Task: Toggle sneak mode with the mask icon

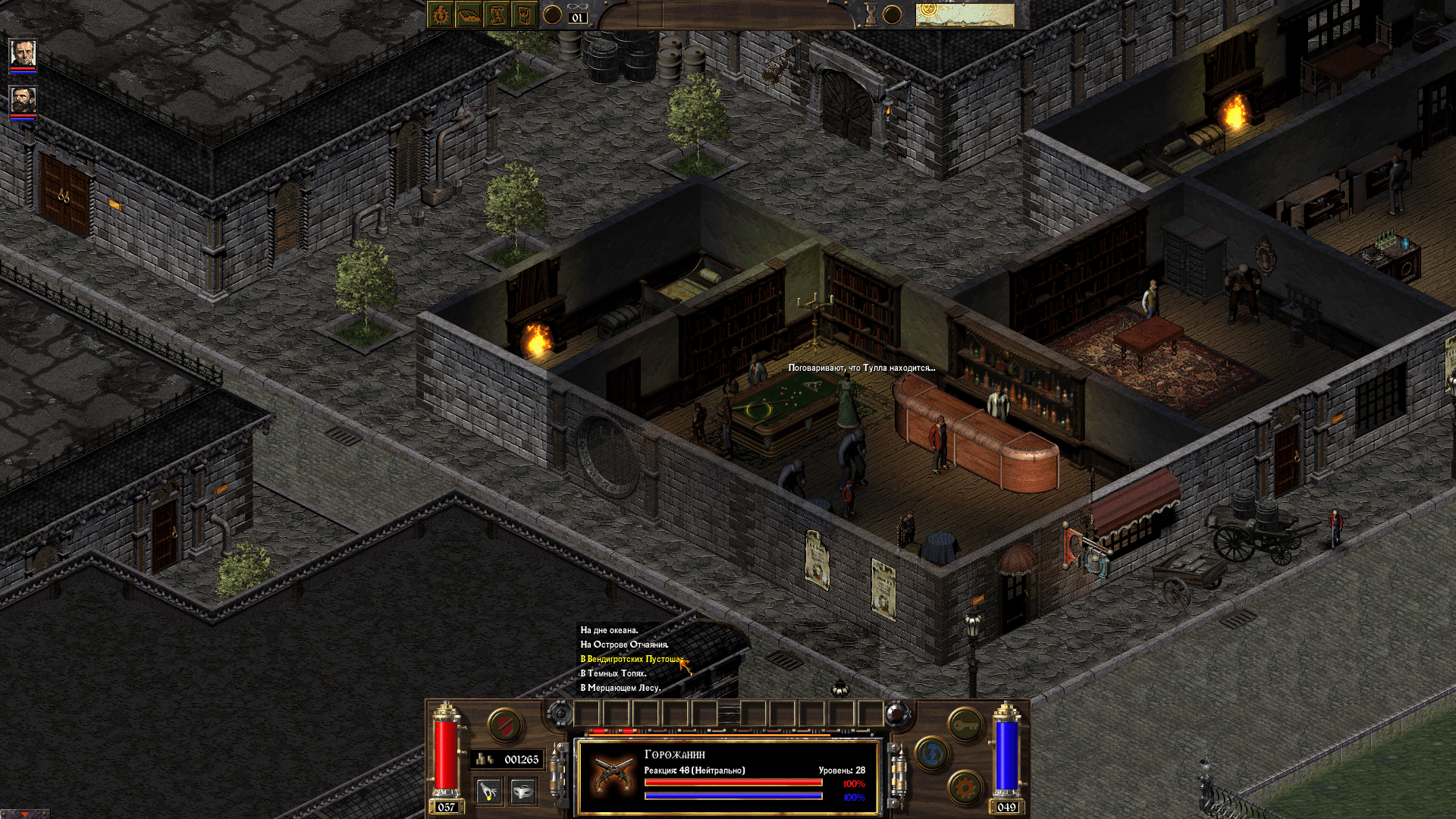Action: (524, 792)
